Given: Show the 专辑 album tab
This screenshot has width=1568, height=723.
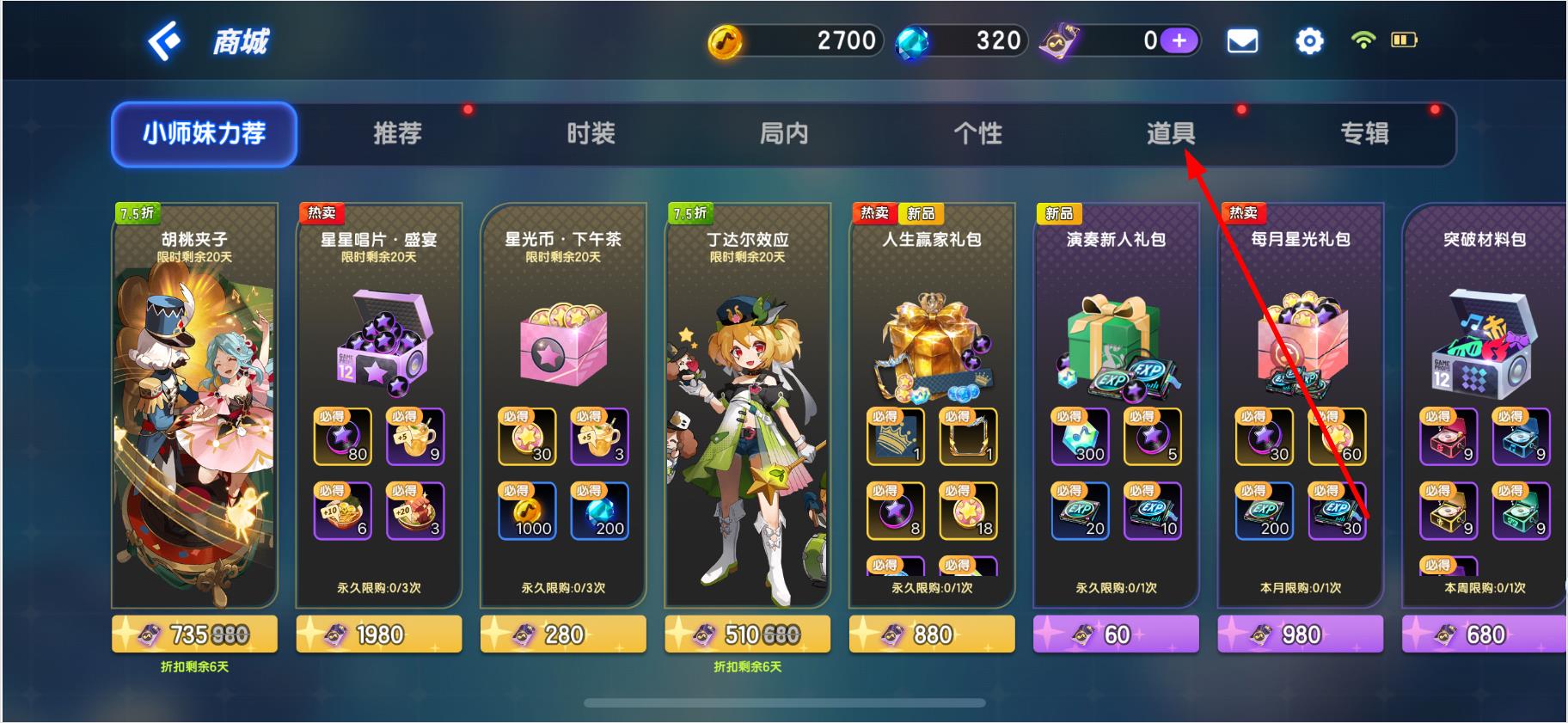Looking at the screenshot, I should pyautogui.click(x=1364, y=133).
